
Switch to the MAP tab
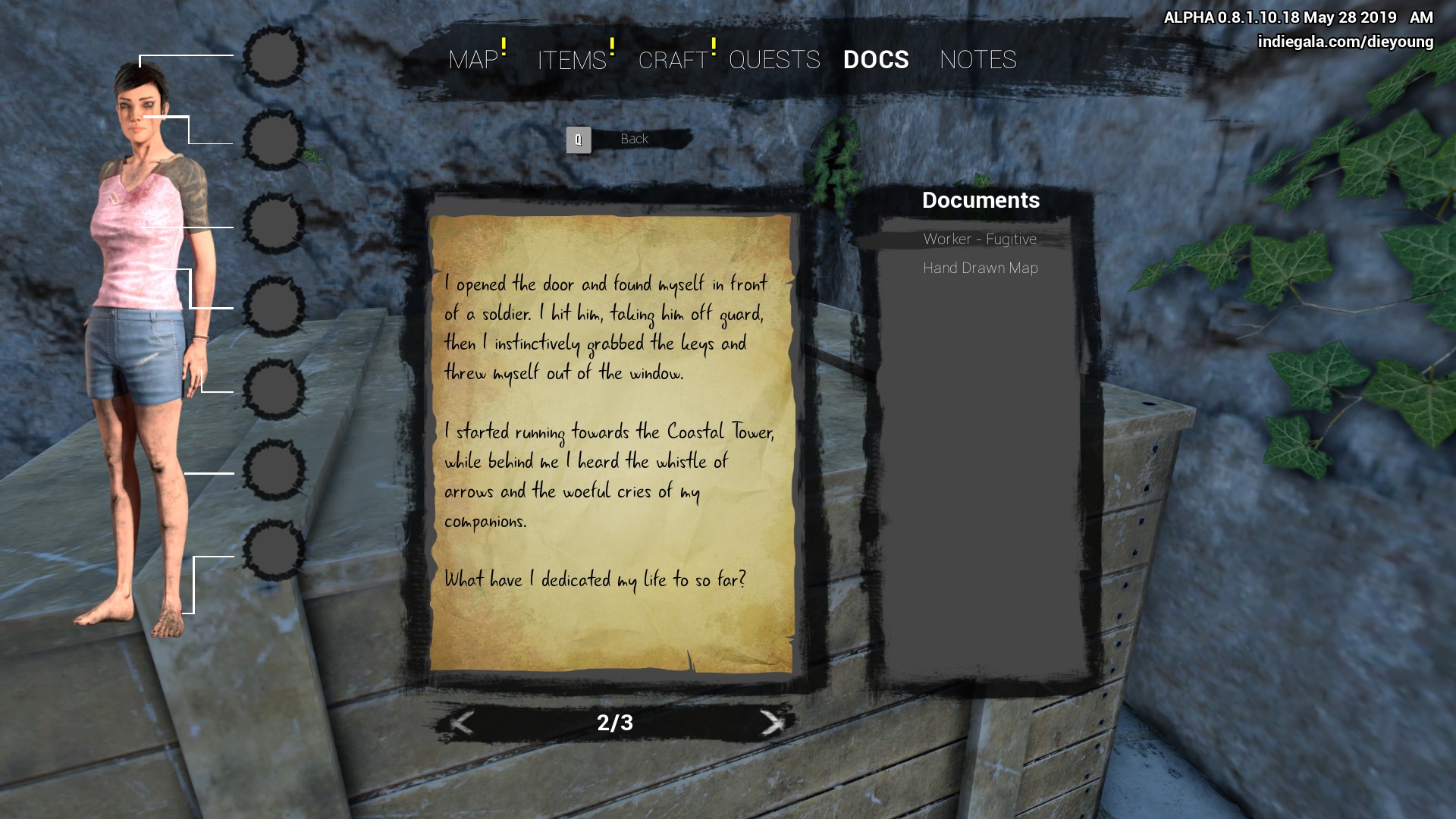(x=473, y=60)
